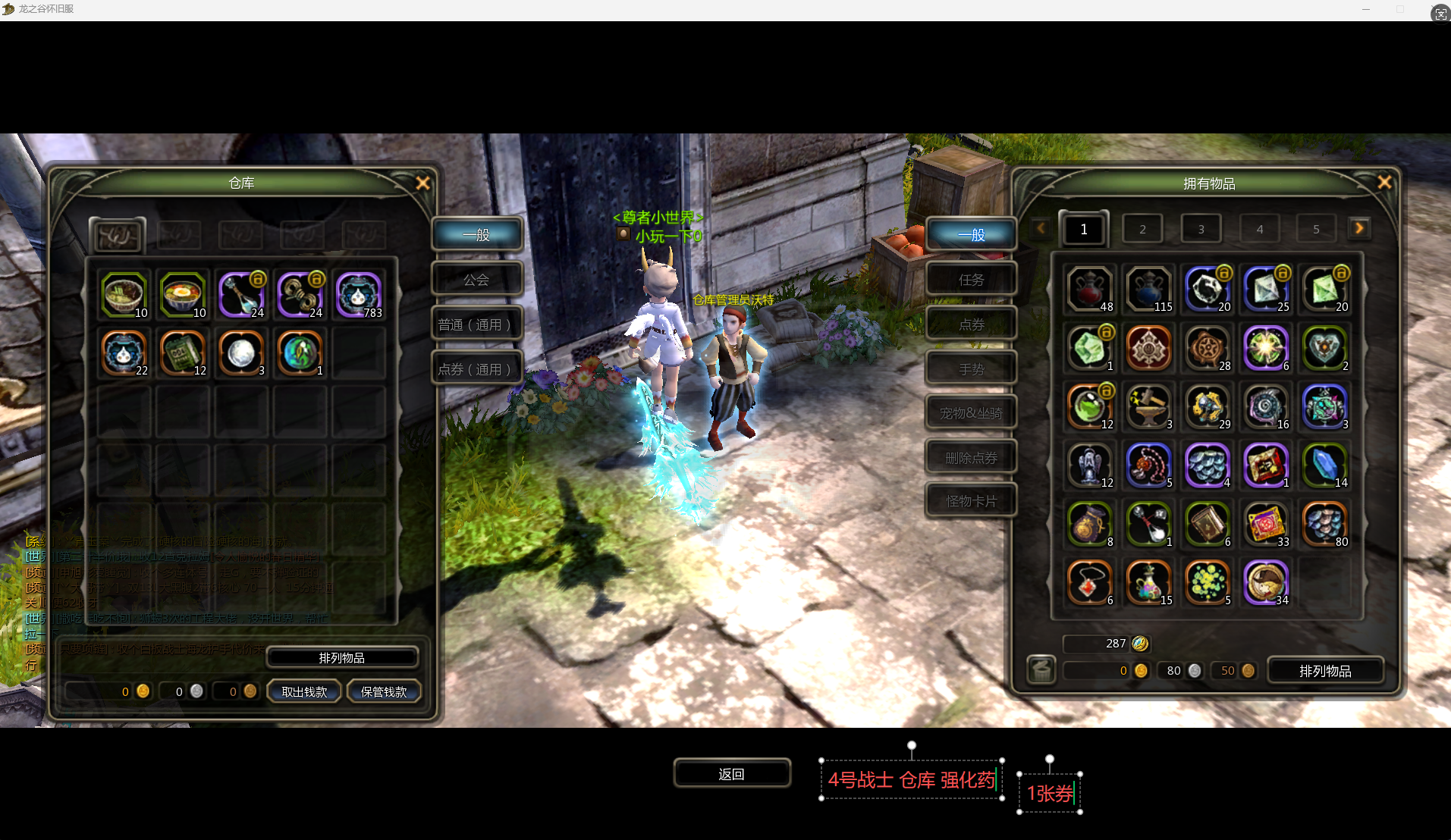
Task: Close the 拥有物品 inventory window
Action: point(1384,183)
